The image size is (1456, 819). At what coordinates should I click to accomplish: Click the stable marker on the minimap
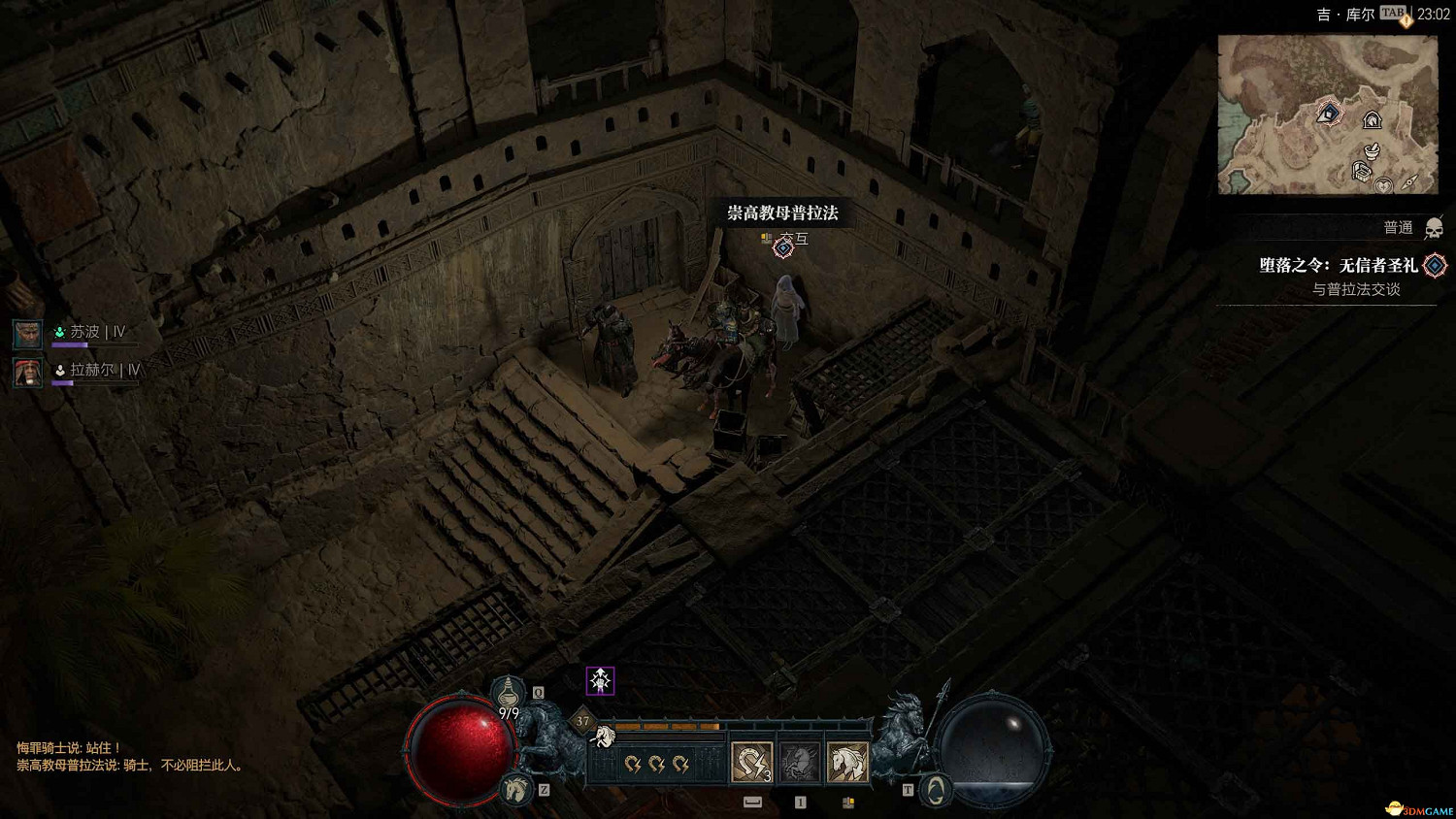pos(1372,120)
